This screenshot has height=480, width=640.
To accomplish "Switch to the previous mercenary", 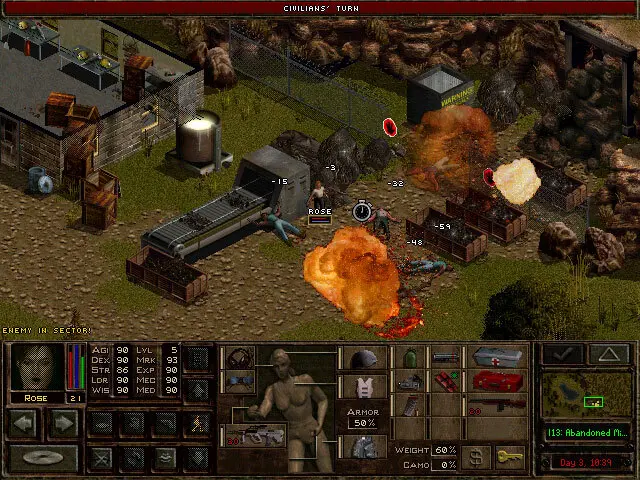I will (24, 423).
